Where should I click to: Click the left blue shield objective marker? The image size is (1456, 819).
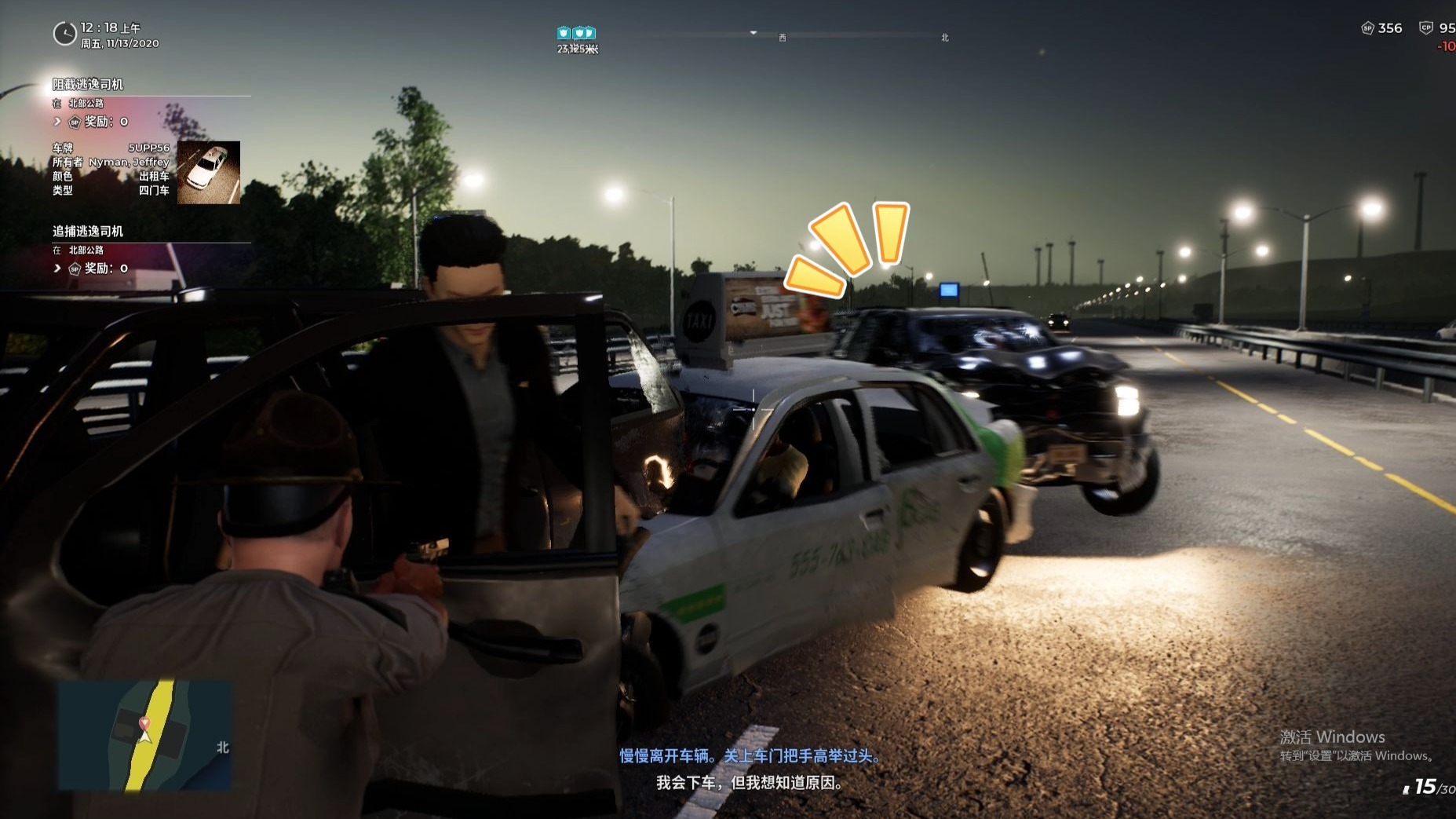(x=564, y=34)
